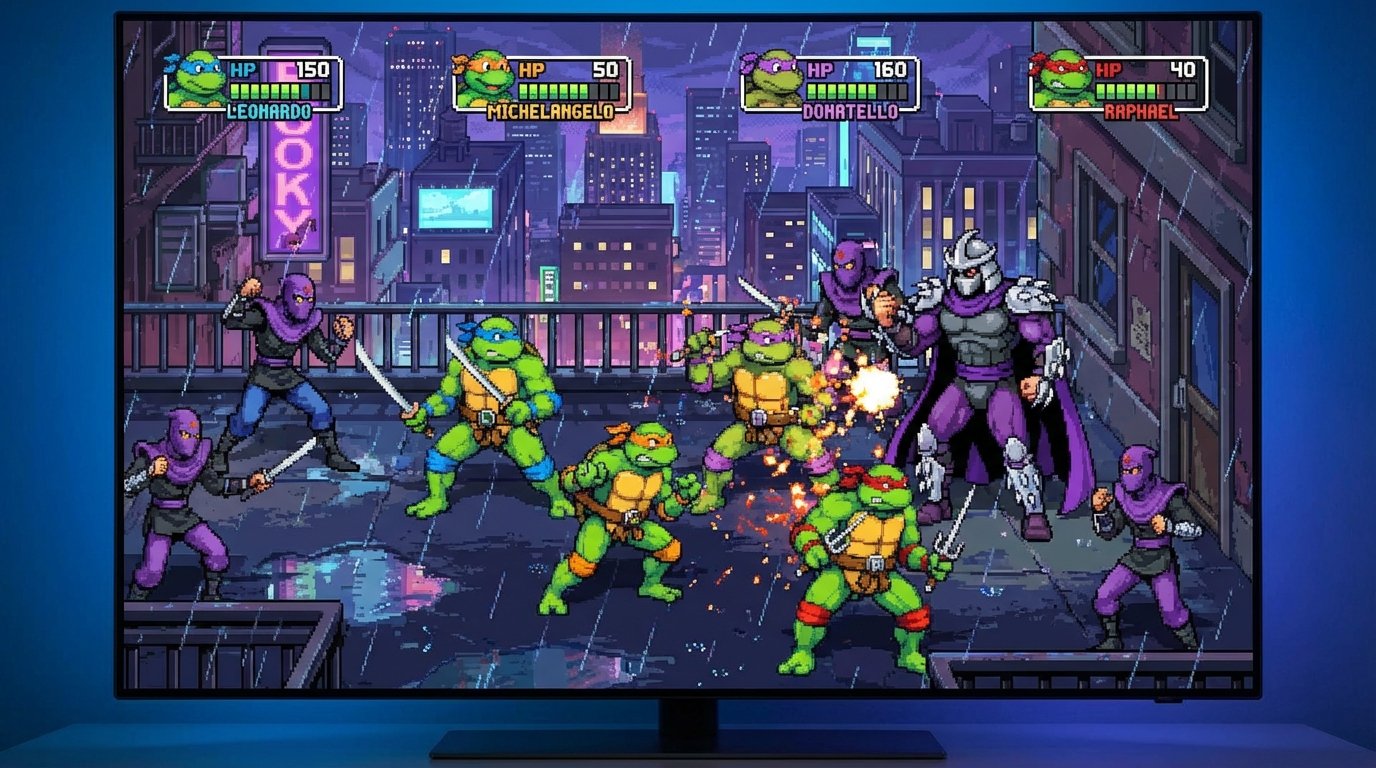Select the HP icon in Michelangelo's status bar
This screenshot has width=1376, height=768.
pos(533,70)
